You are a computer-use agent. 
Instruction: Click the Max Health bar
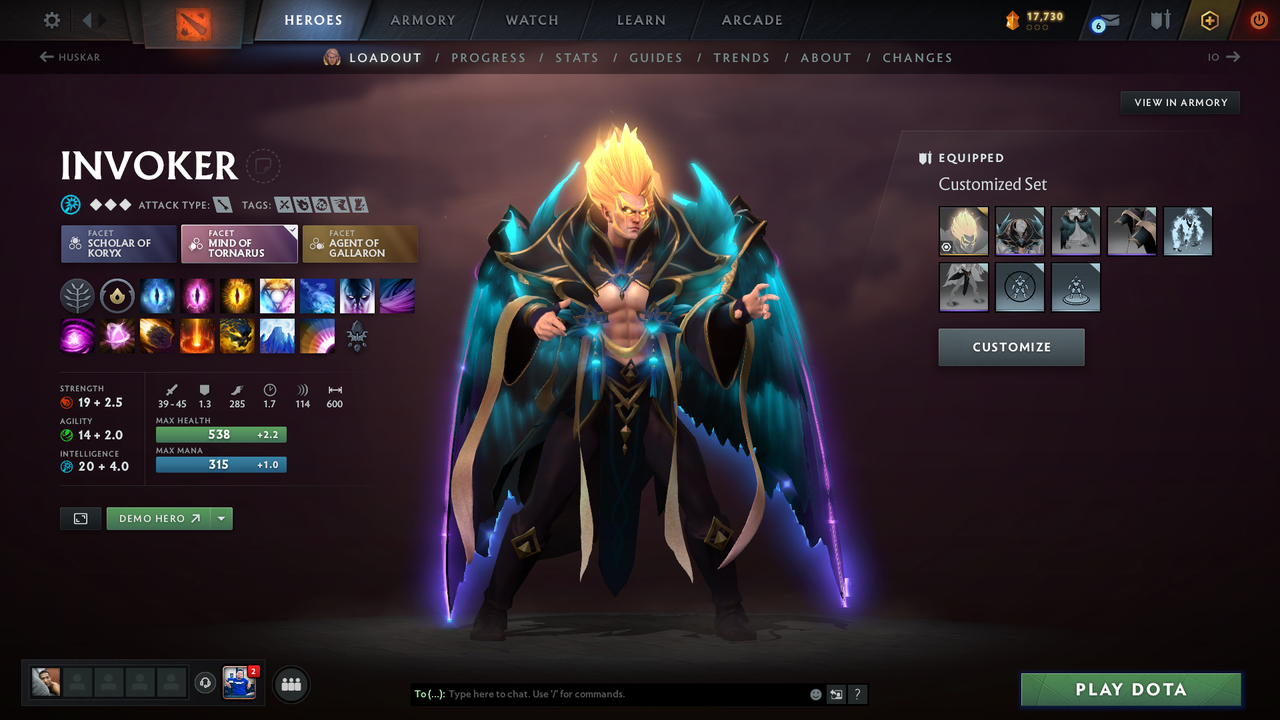coord(221,434)
